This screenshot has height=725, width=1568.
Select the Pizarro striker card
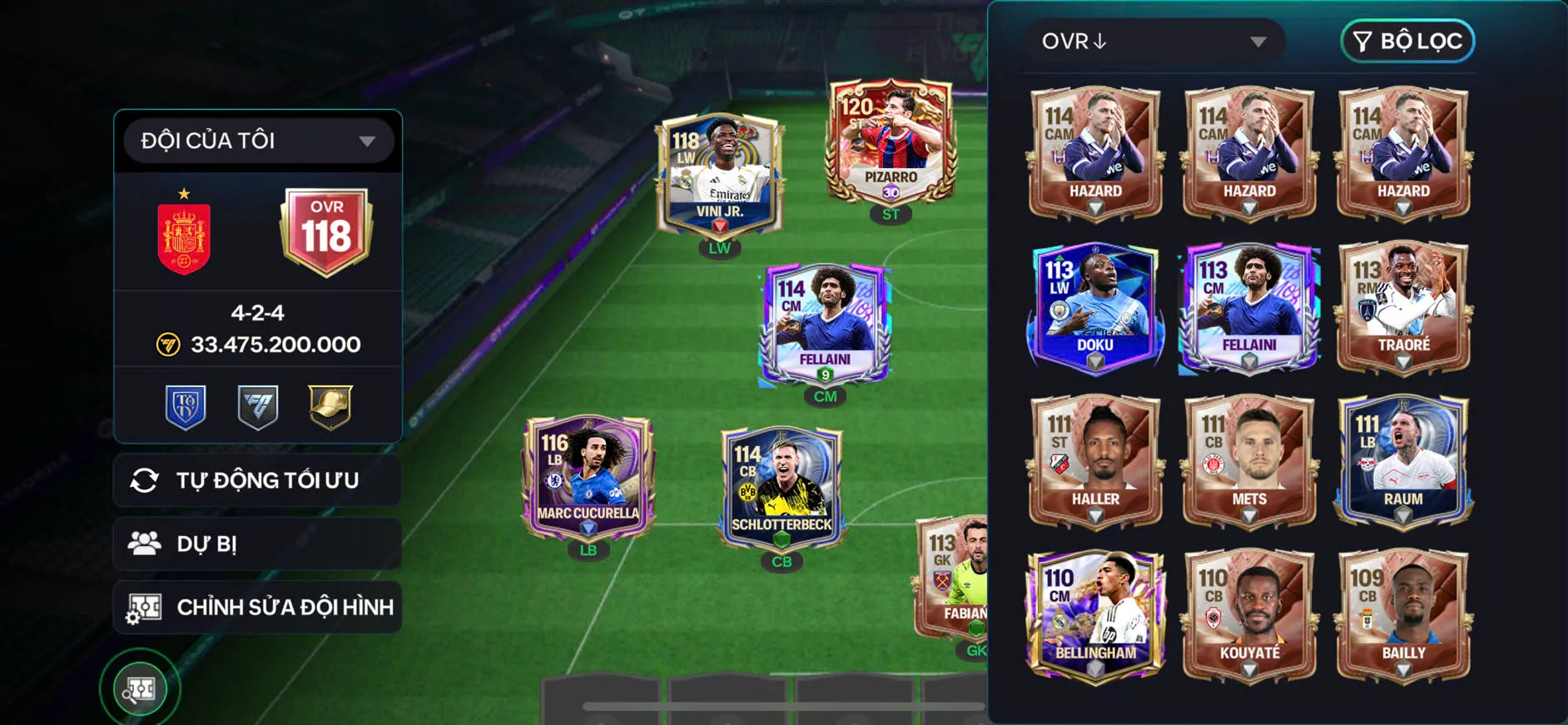tap(890, 147)
